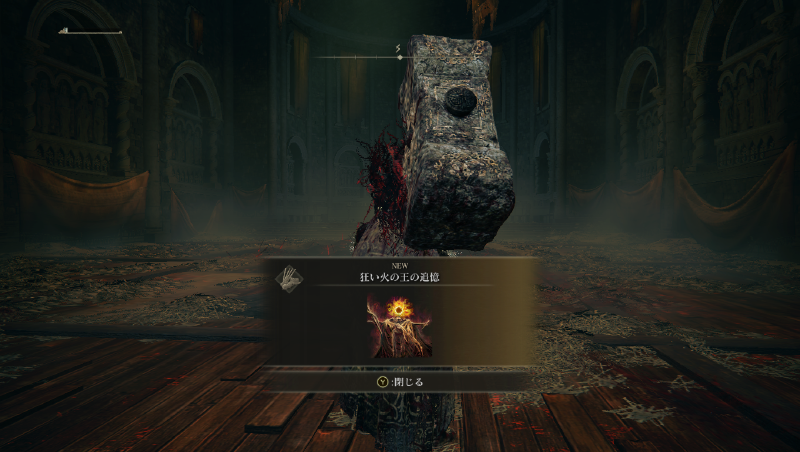Select the 狂い火の王の追憶 item image
Image resolution: width=800 pixels, height=452 pixels.
click(399, 325)
